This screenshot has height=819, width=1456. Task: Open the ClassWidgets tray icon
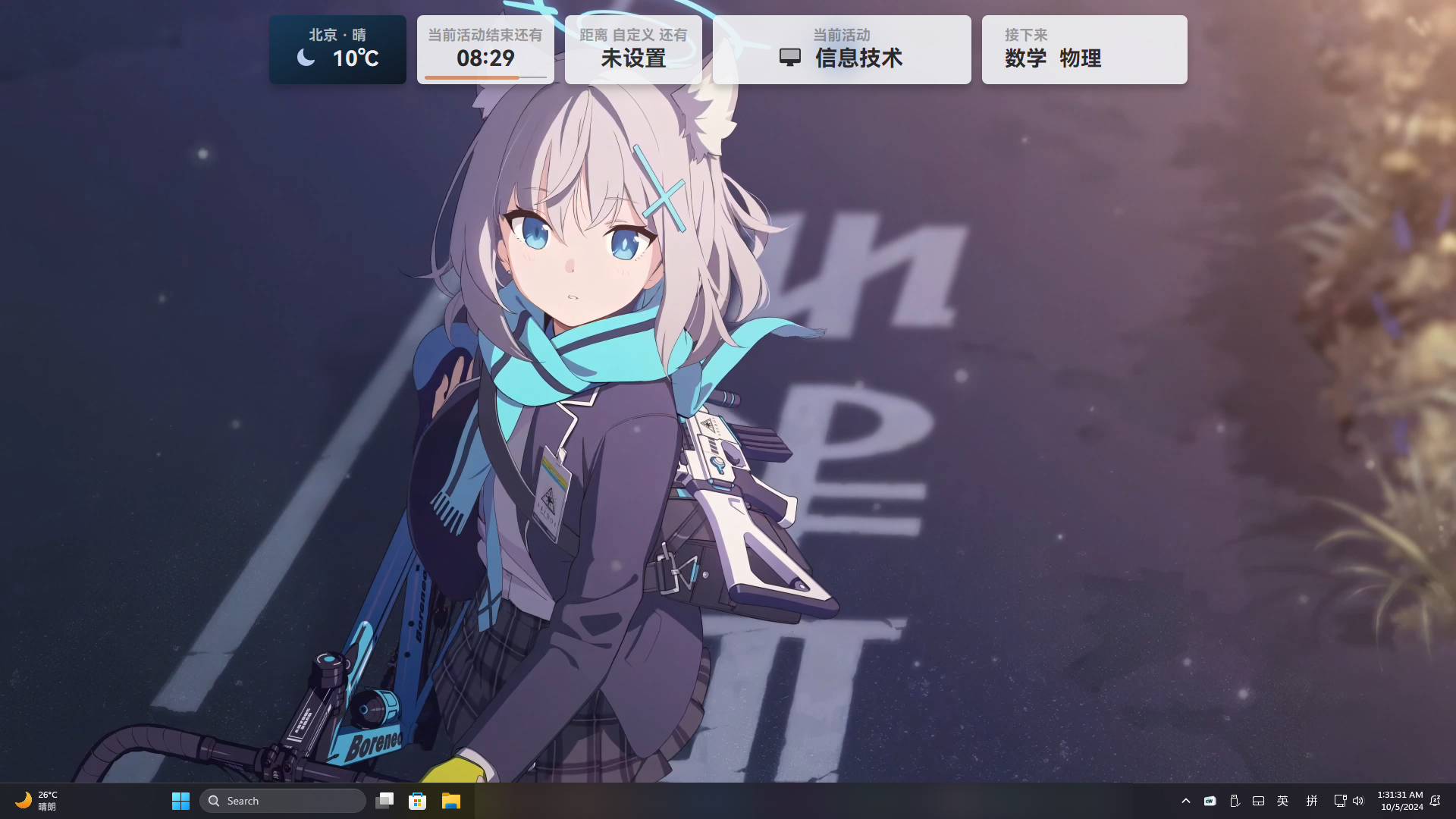tap(1210, 800)
